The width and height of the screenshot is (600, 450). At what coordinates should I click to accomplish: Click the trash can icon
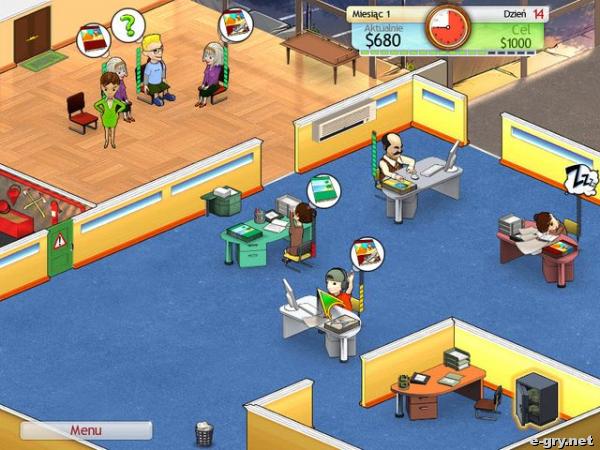tap(205, 433)
